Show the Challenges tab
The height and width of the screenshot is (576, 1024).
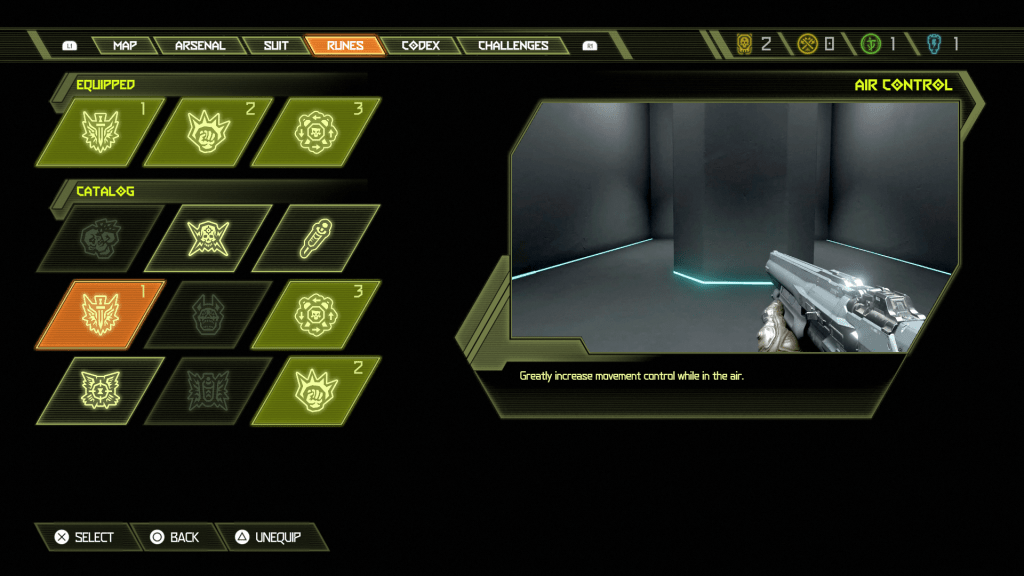coord(512,45)
